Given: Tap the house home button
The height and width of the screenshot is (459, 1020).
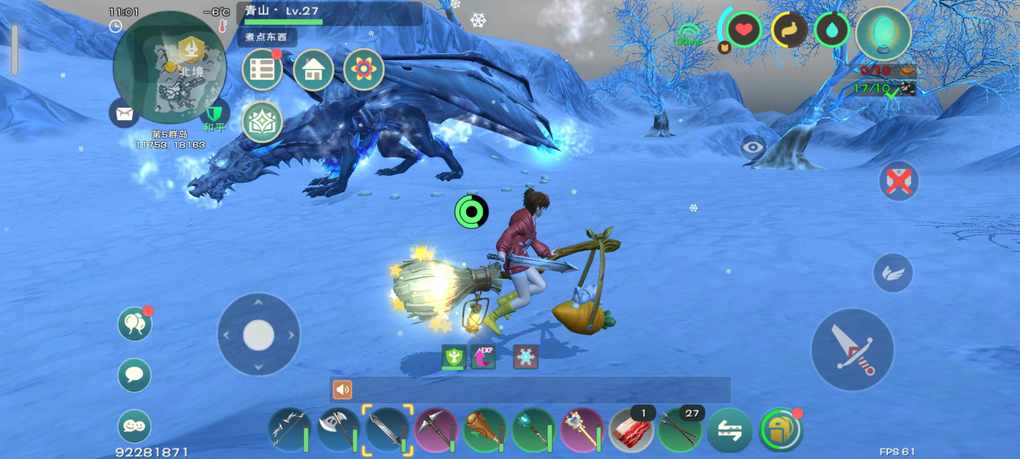Looking at the screenshot, I should (x=313, y=70).
